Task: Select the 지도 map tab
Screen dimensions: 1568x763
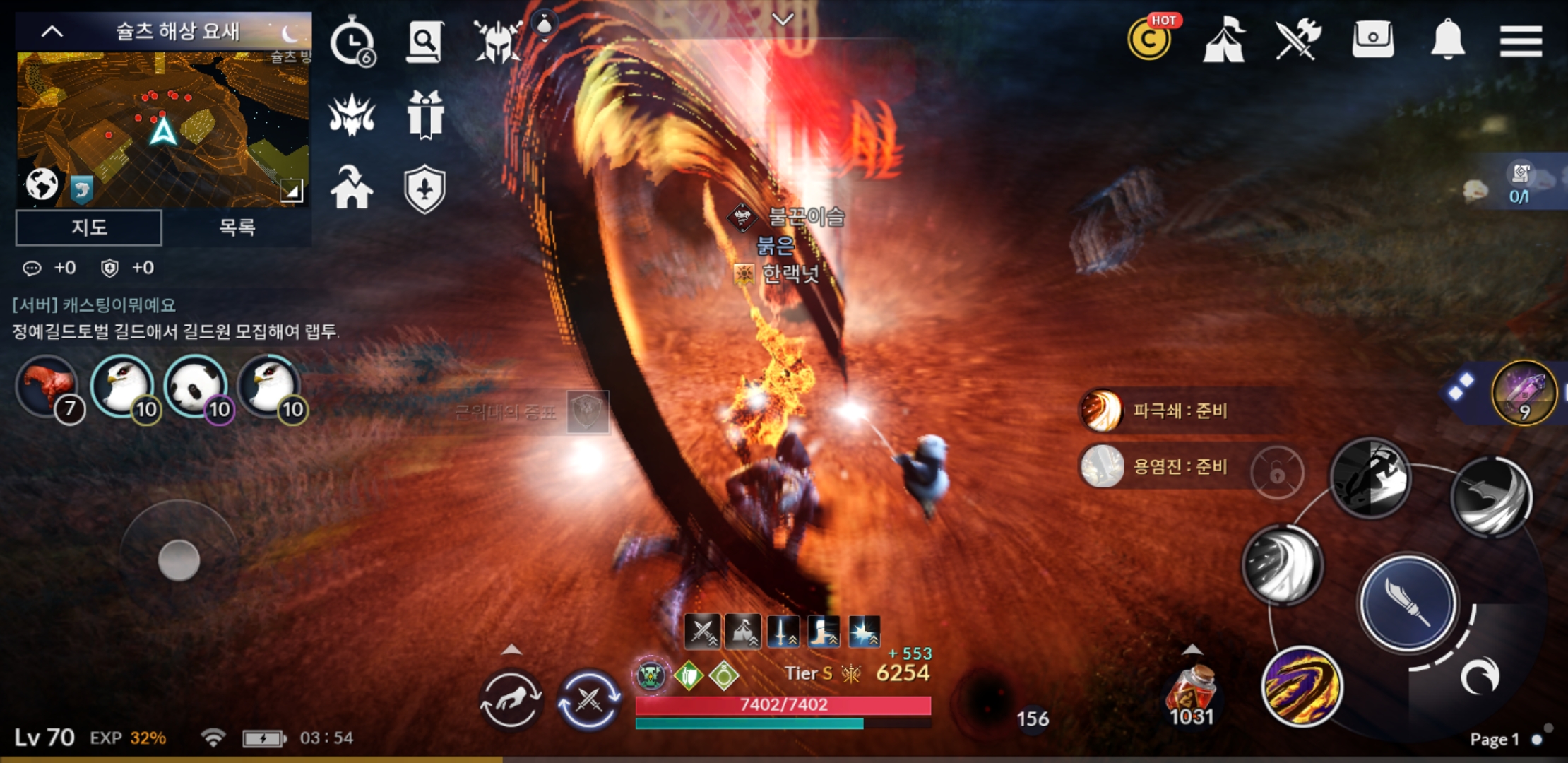Action: pos(89,227)
